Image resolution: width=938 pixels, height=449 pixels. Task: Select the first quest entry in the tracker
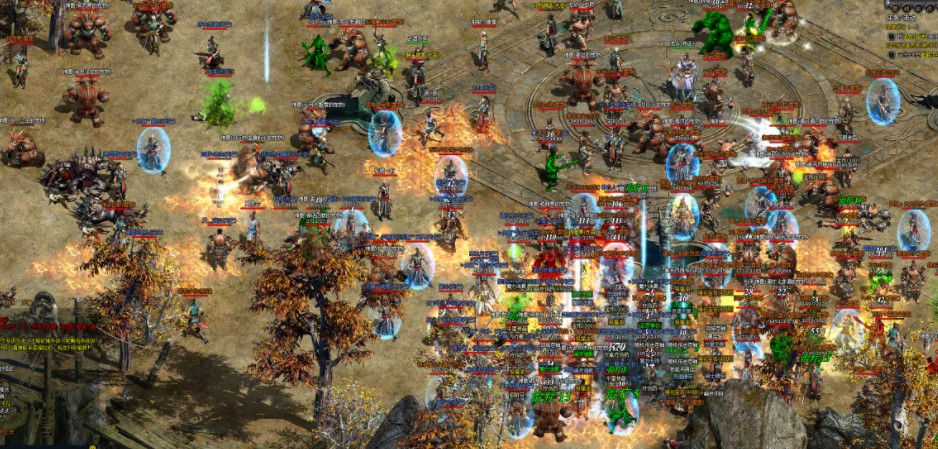916,37
